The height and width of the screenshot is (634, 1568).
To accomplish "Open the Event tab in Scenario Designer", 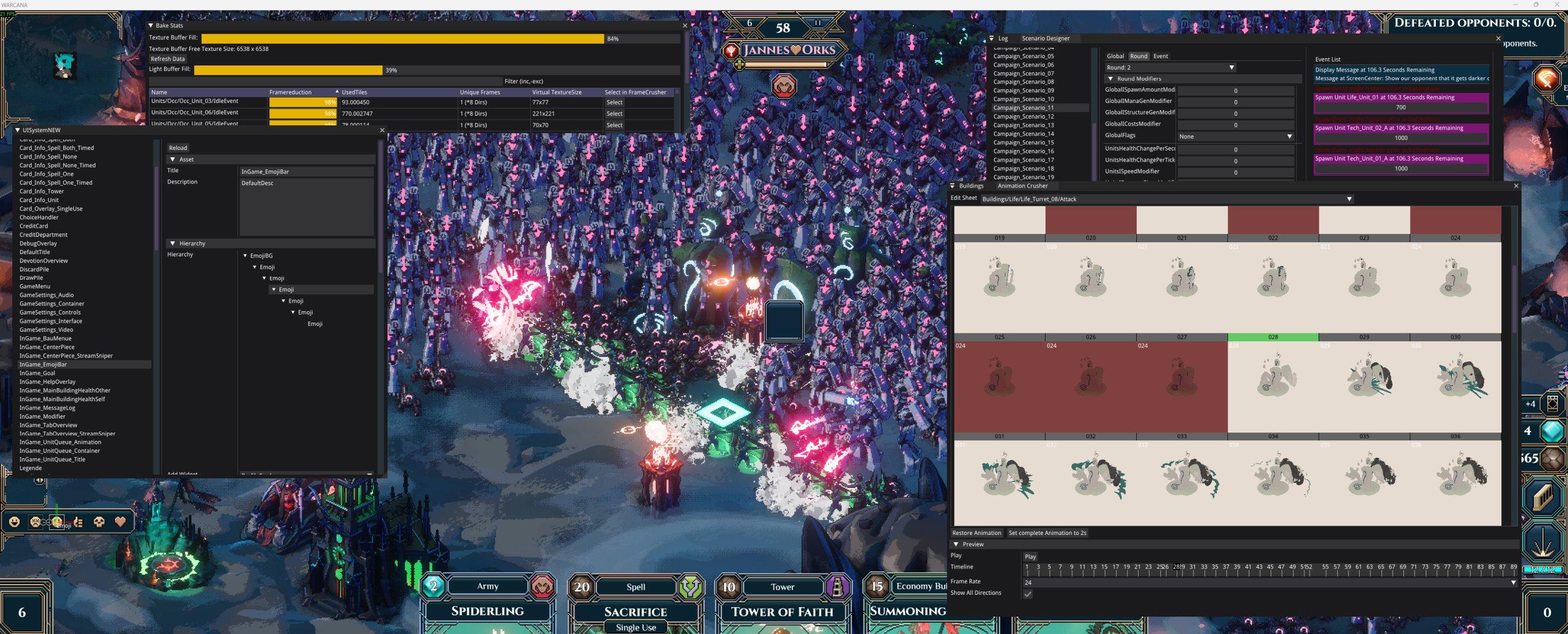I will click(1160, 56).
